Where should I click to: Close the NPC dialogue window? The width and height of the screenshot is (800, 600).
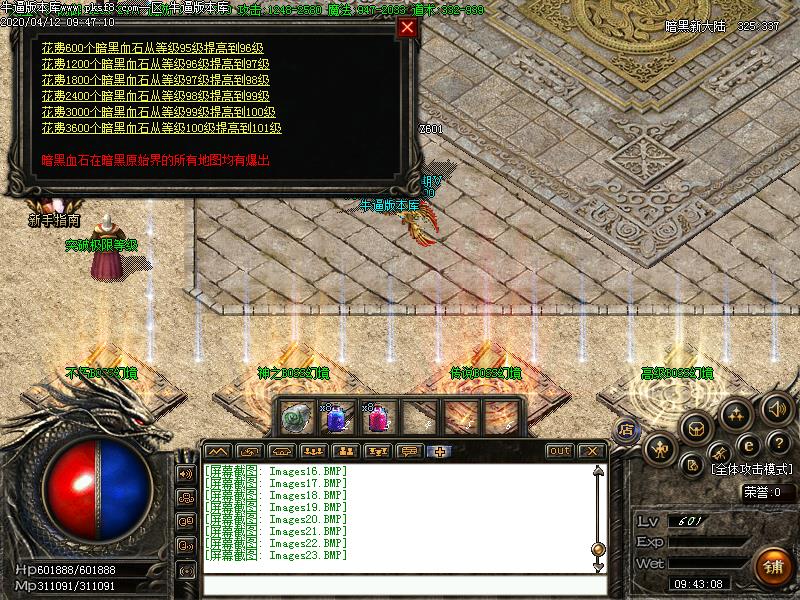[407, 28]
